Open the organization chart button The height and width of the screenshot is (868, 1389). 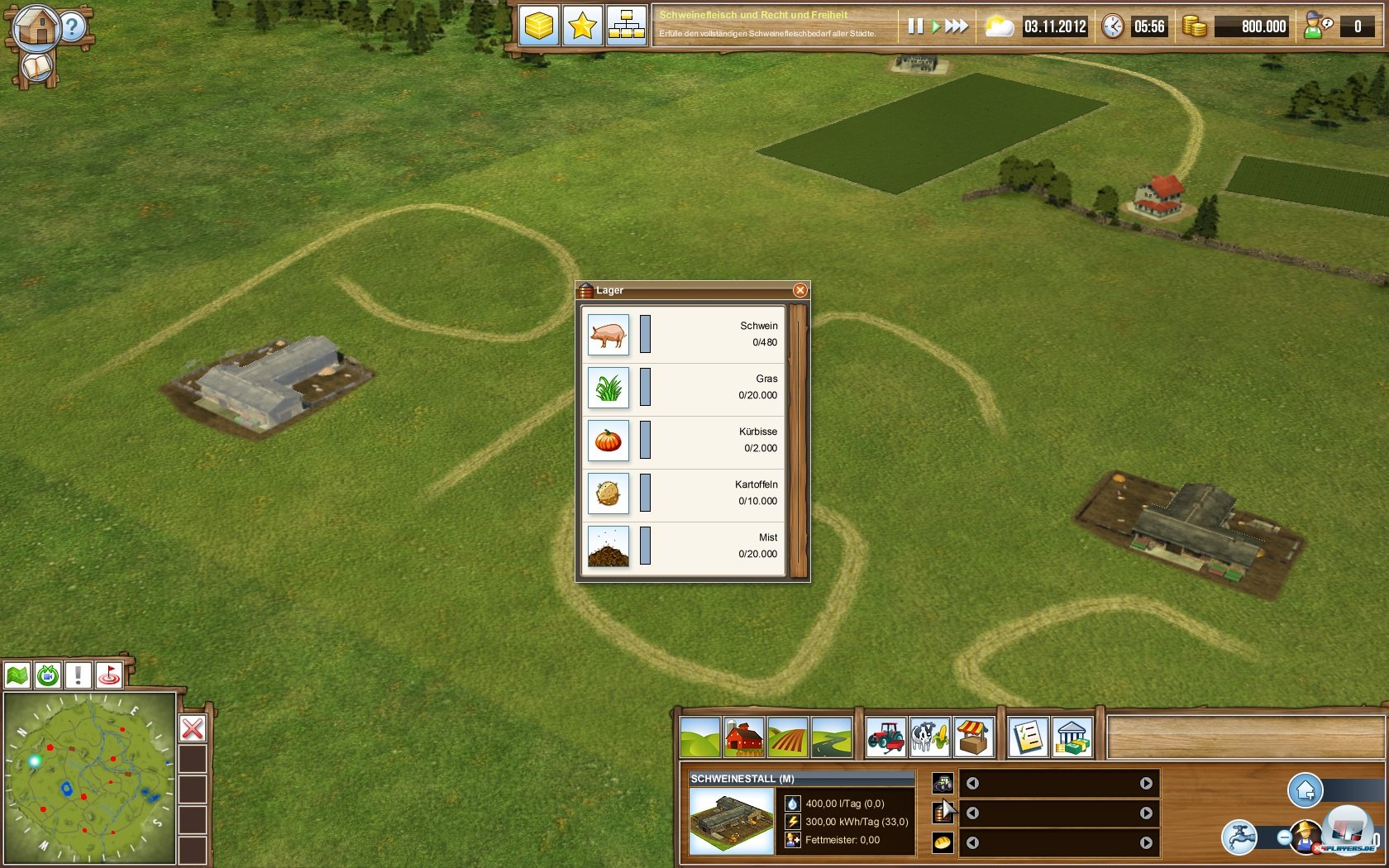(x=626, y=26)
